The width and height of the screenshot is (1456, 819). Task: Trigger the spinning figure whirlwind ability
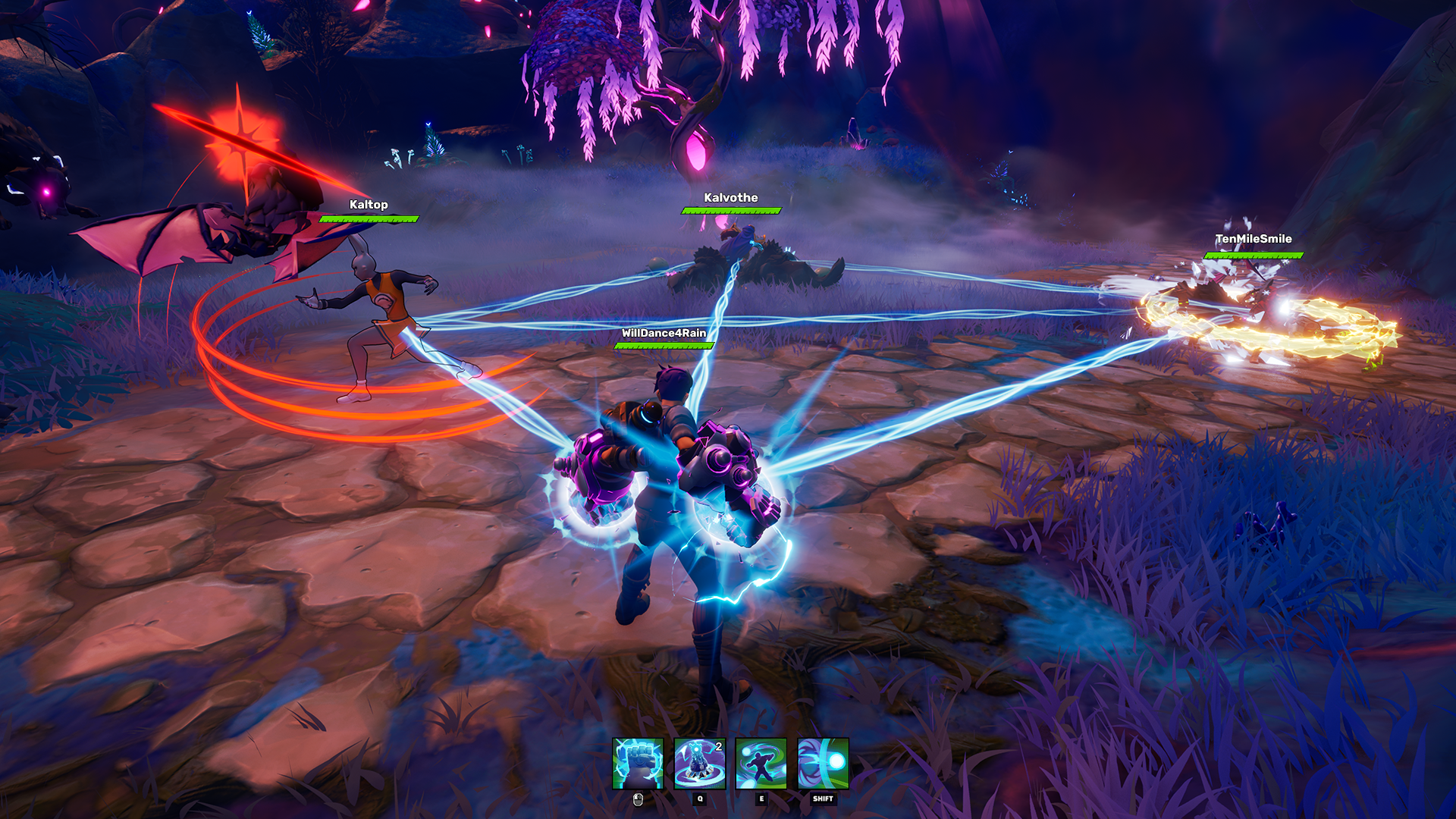(761, 764)
